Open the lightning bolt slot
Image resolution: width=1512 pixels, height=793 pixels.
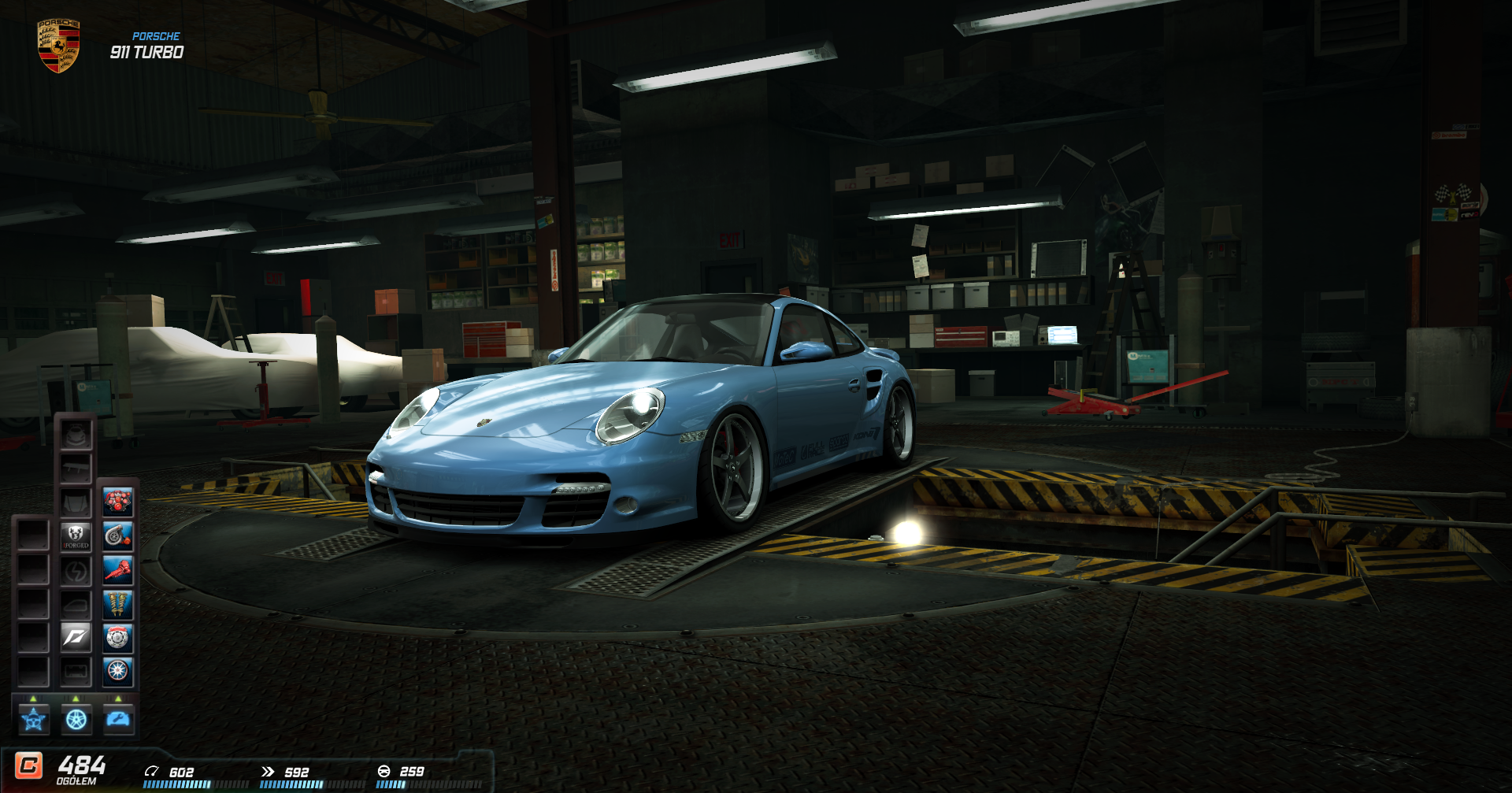(x=76, y=570)
